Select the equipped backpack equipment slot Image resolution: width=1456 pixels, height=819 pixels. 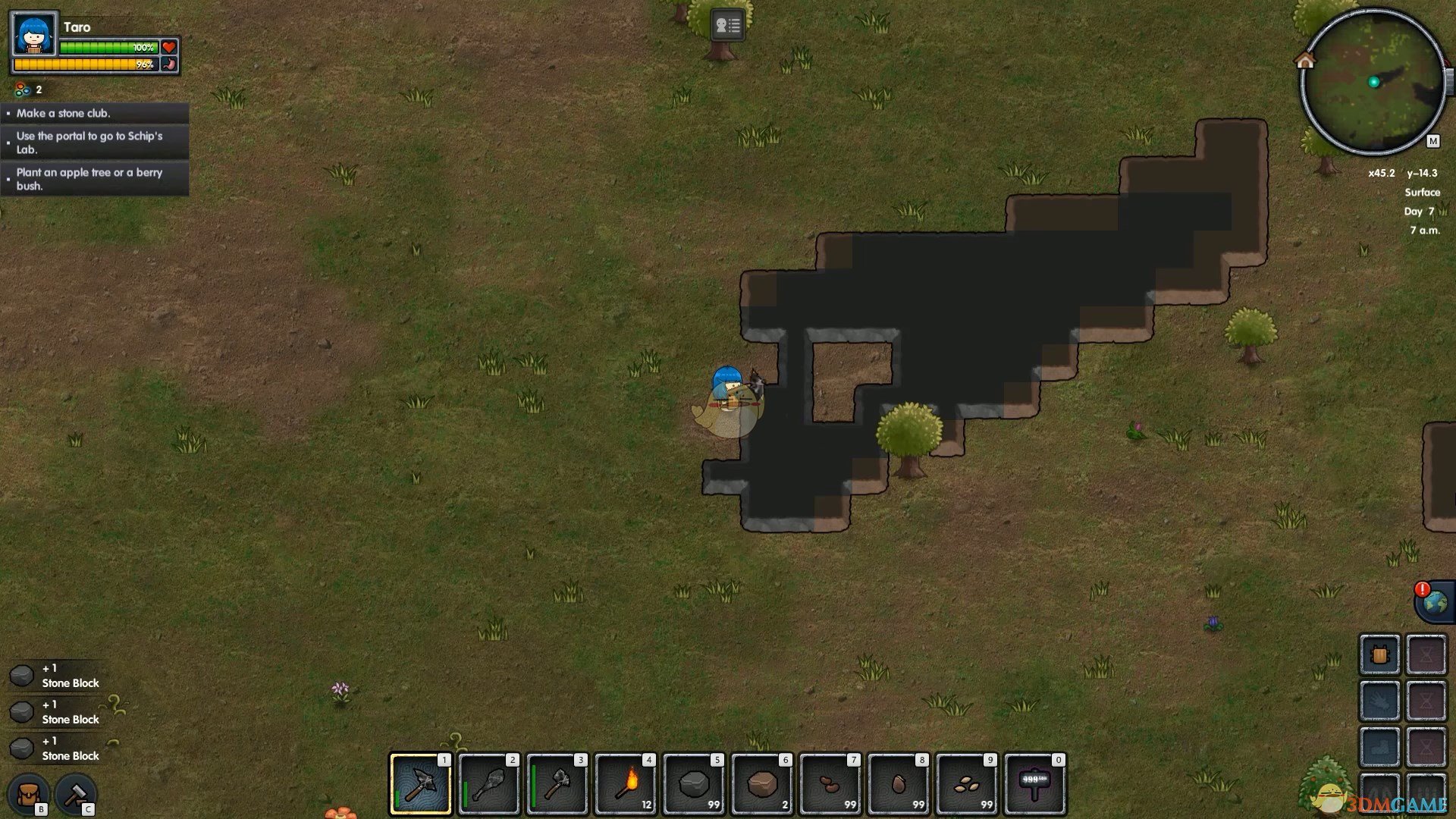pyautogui.click(x=1379, y=654)
